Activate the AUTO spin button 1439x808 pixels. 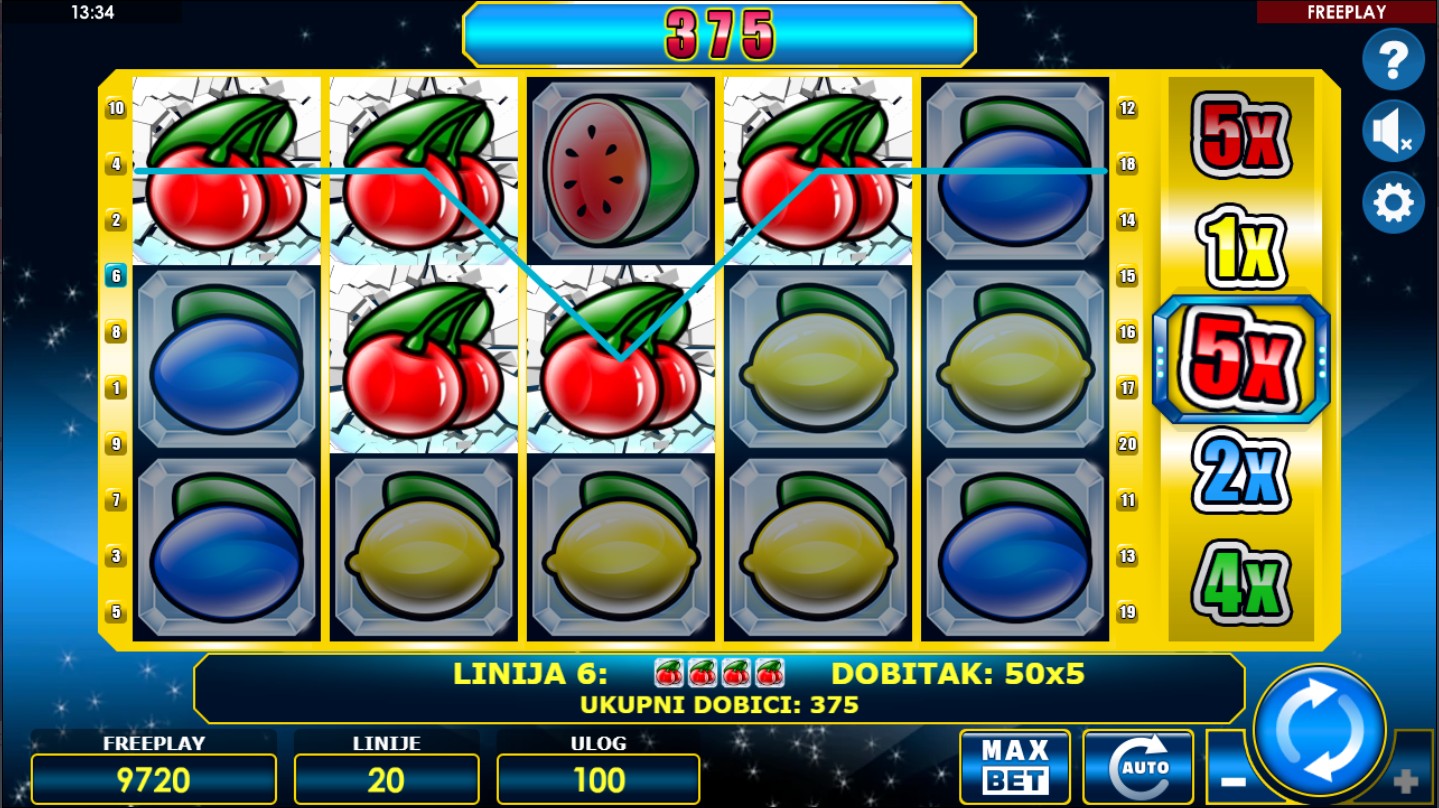coord(1138,767)
